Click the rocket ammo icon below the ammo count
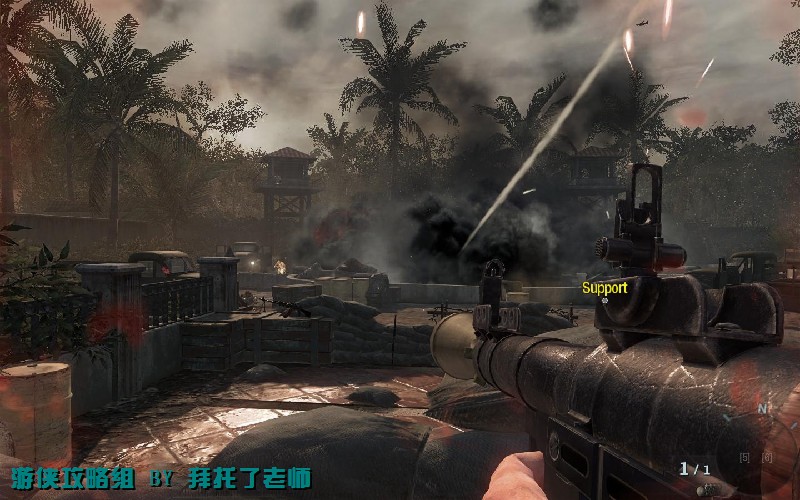The width and height of the screenshot is (800, 500). (708, 488)
